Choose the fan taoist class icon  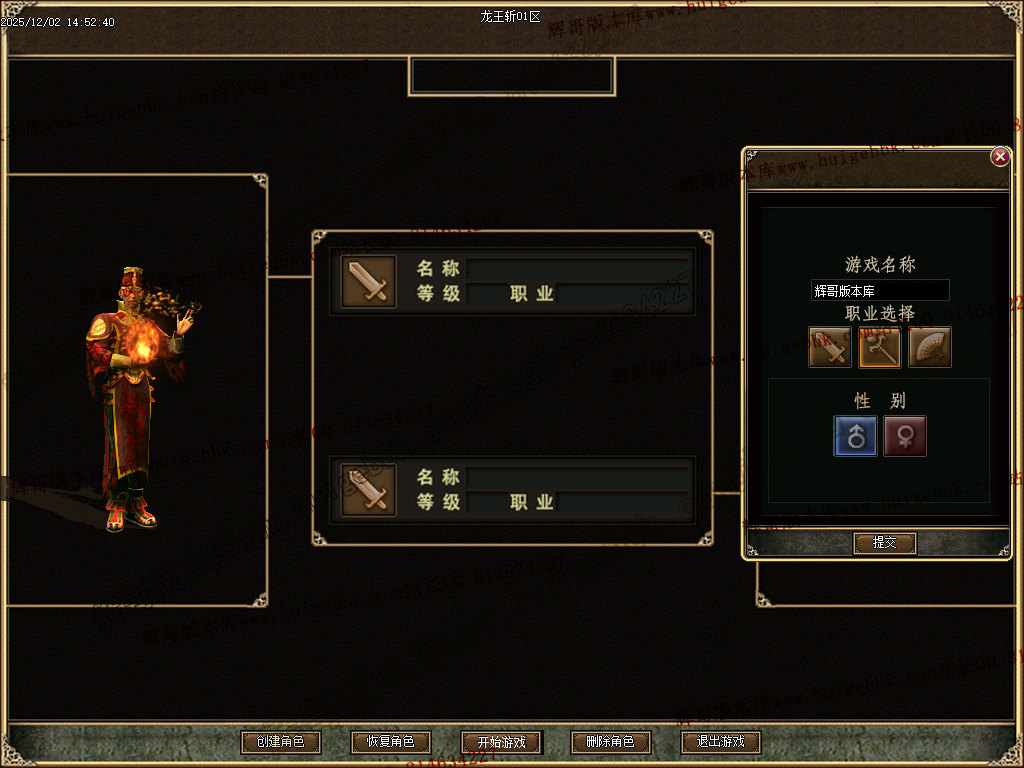[x=930, y=347]
